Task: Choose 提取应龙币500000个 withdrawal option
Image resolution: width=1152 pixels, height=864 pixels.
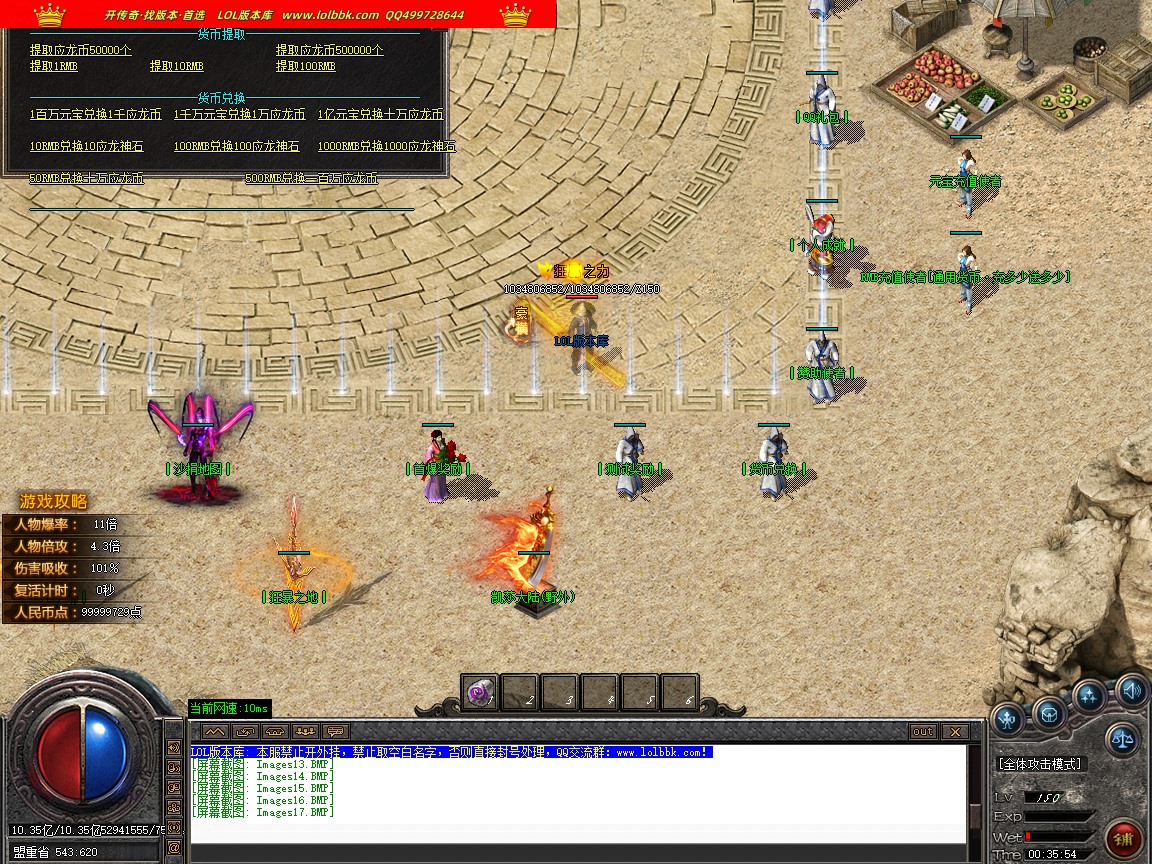Action: coord(329,50)
